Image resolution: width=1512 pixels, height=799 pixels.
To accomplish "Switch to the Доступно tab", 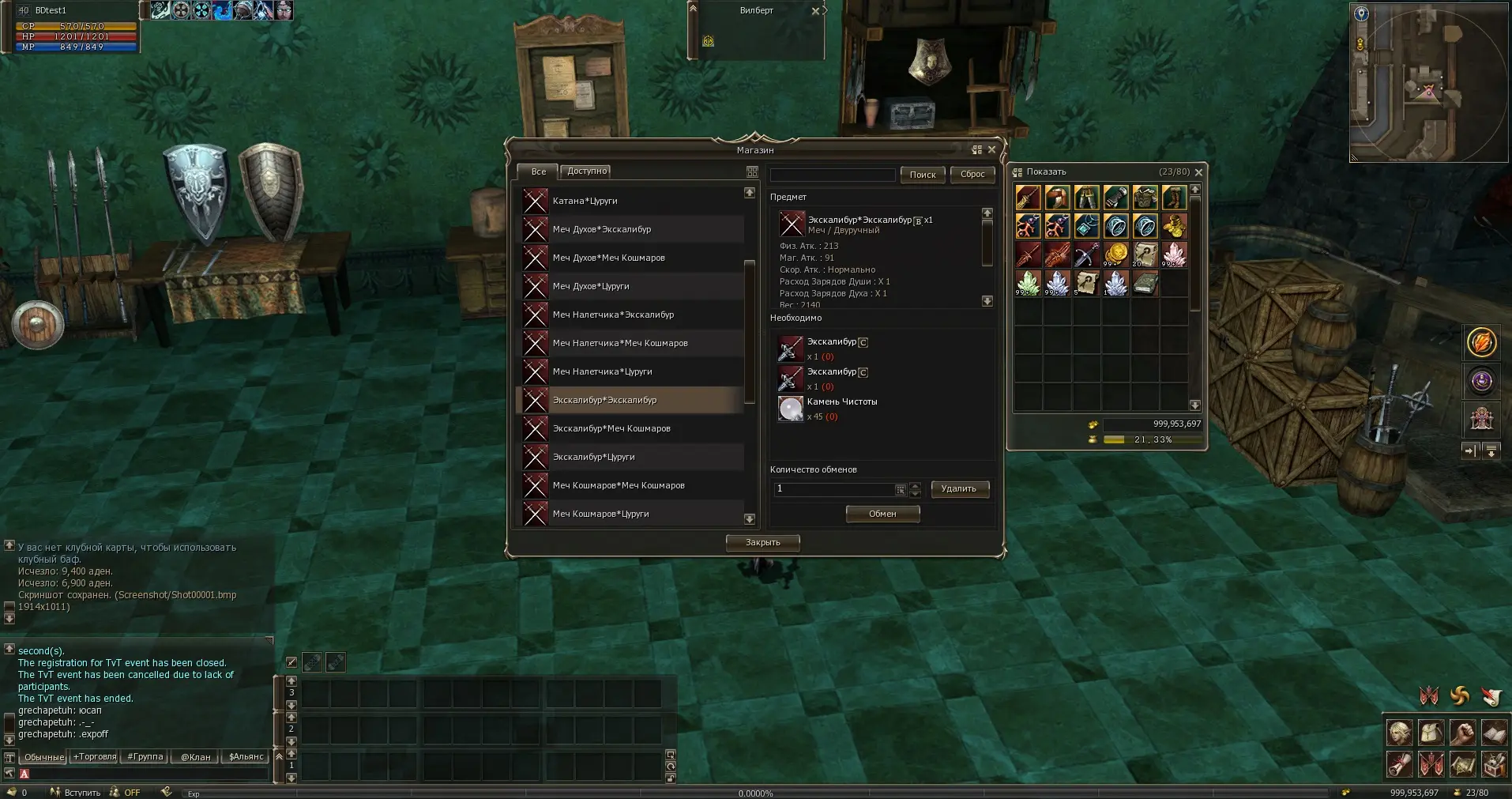I will tap(587, 171).
